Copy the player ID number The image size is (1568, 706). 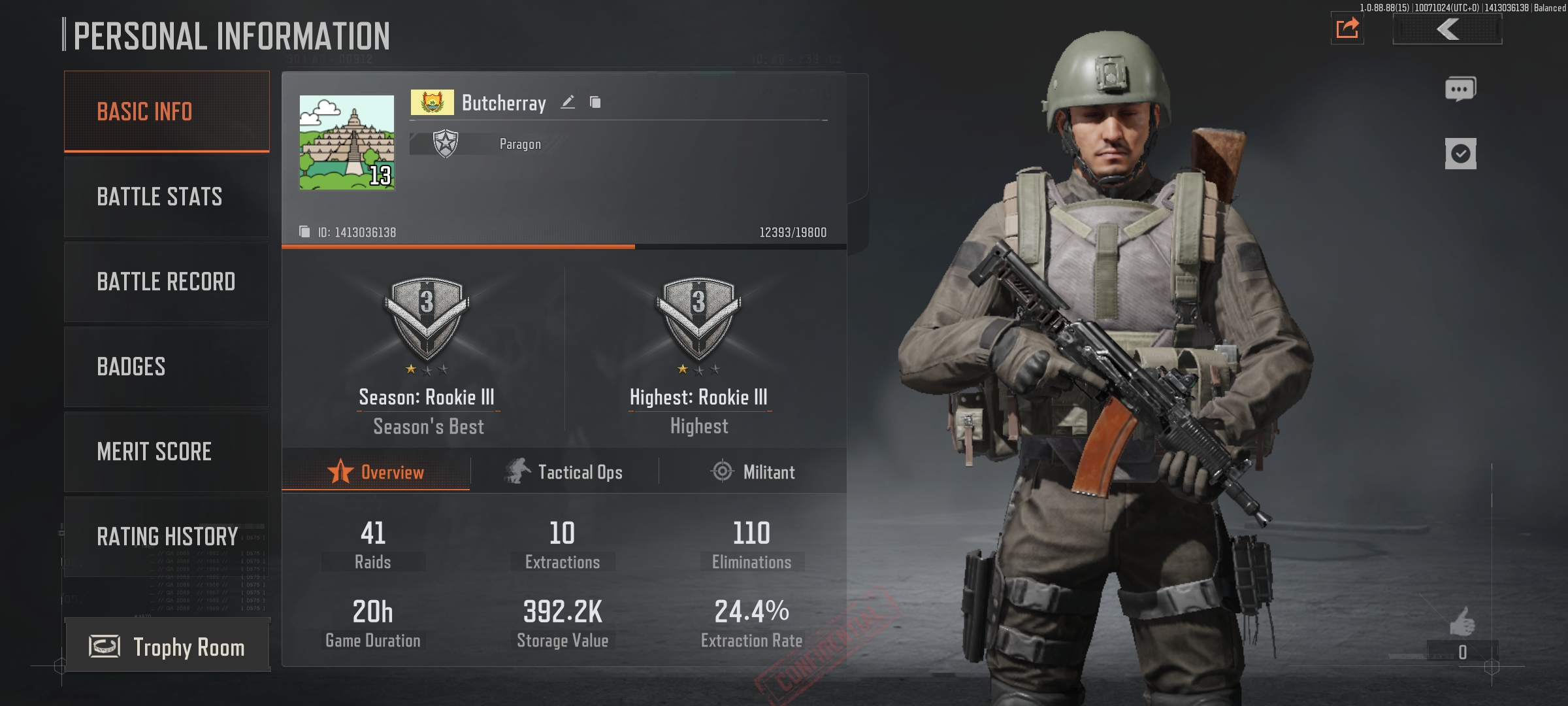click(x=304, y=232)
